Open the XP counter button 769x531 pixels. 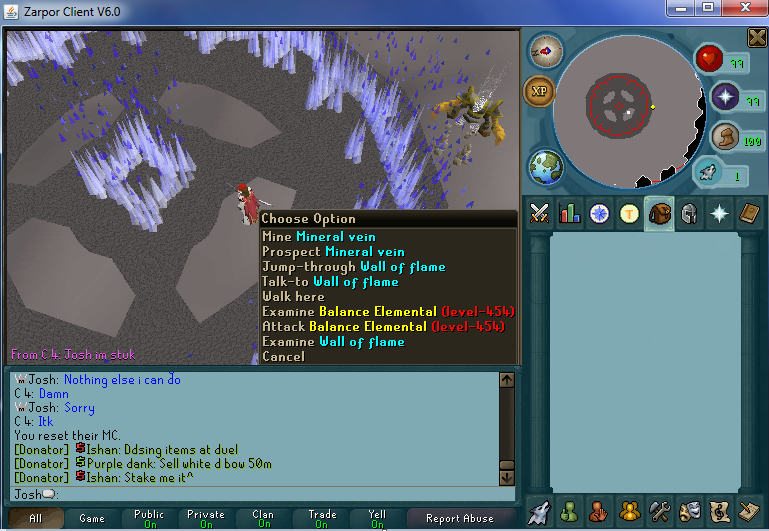click(x=540, y=91)
